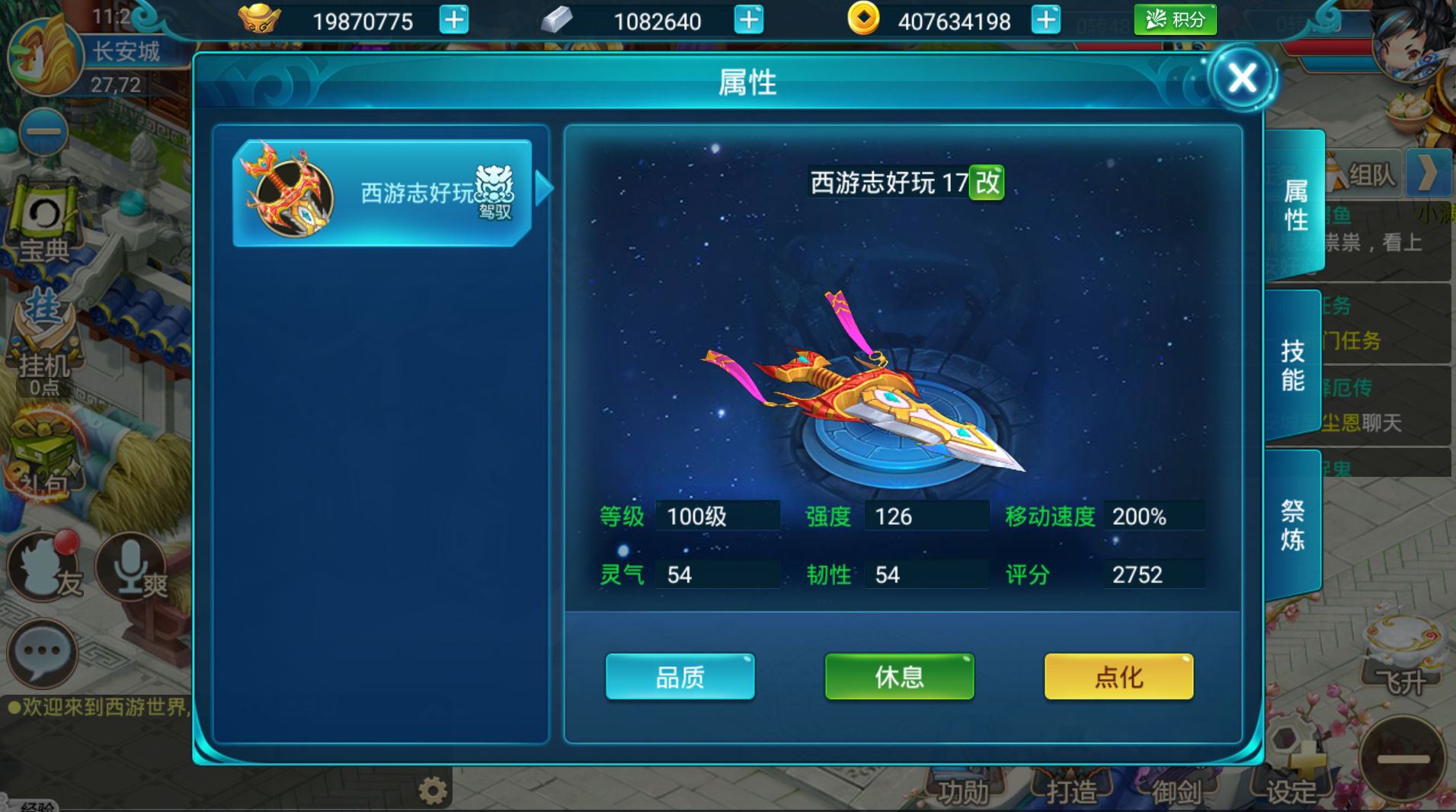Add gold ingots with the plus button
Screen dimensions: 1456x812
[454, 20]
